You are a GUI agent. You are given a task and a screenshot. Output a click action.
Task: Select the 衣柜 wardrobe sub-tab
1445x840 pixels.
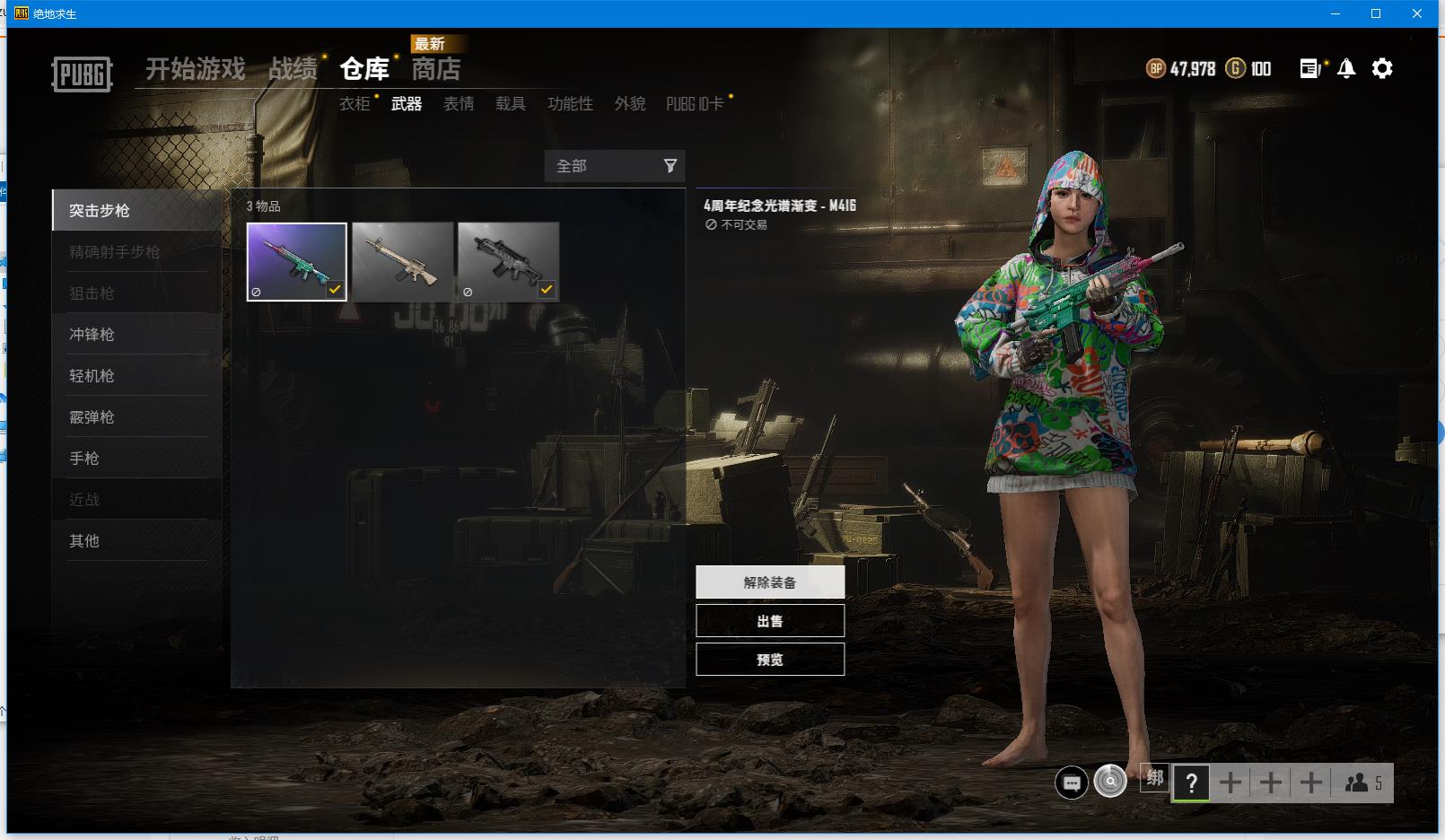click(355, 104)
